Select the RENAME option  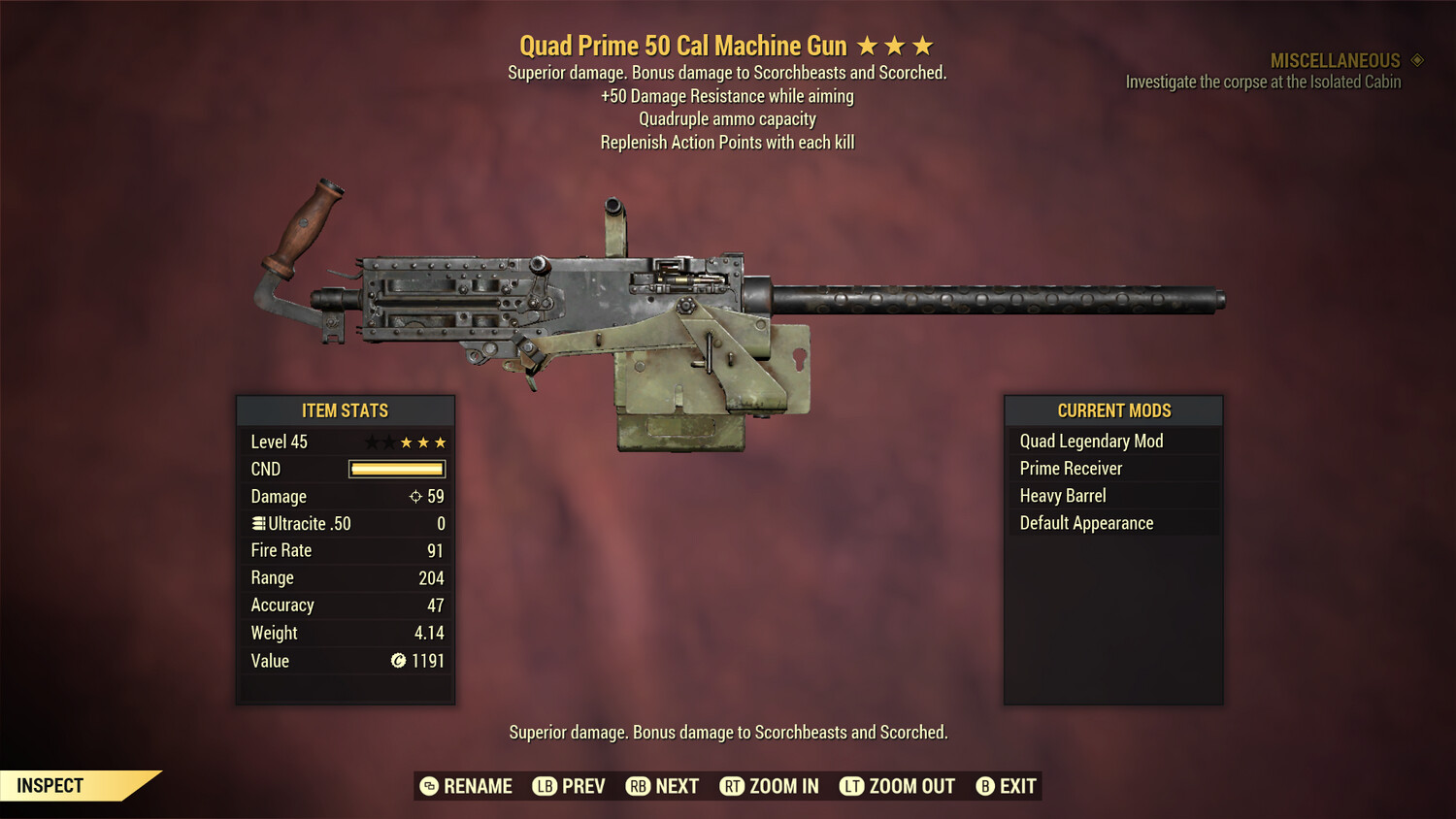478,786
